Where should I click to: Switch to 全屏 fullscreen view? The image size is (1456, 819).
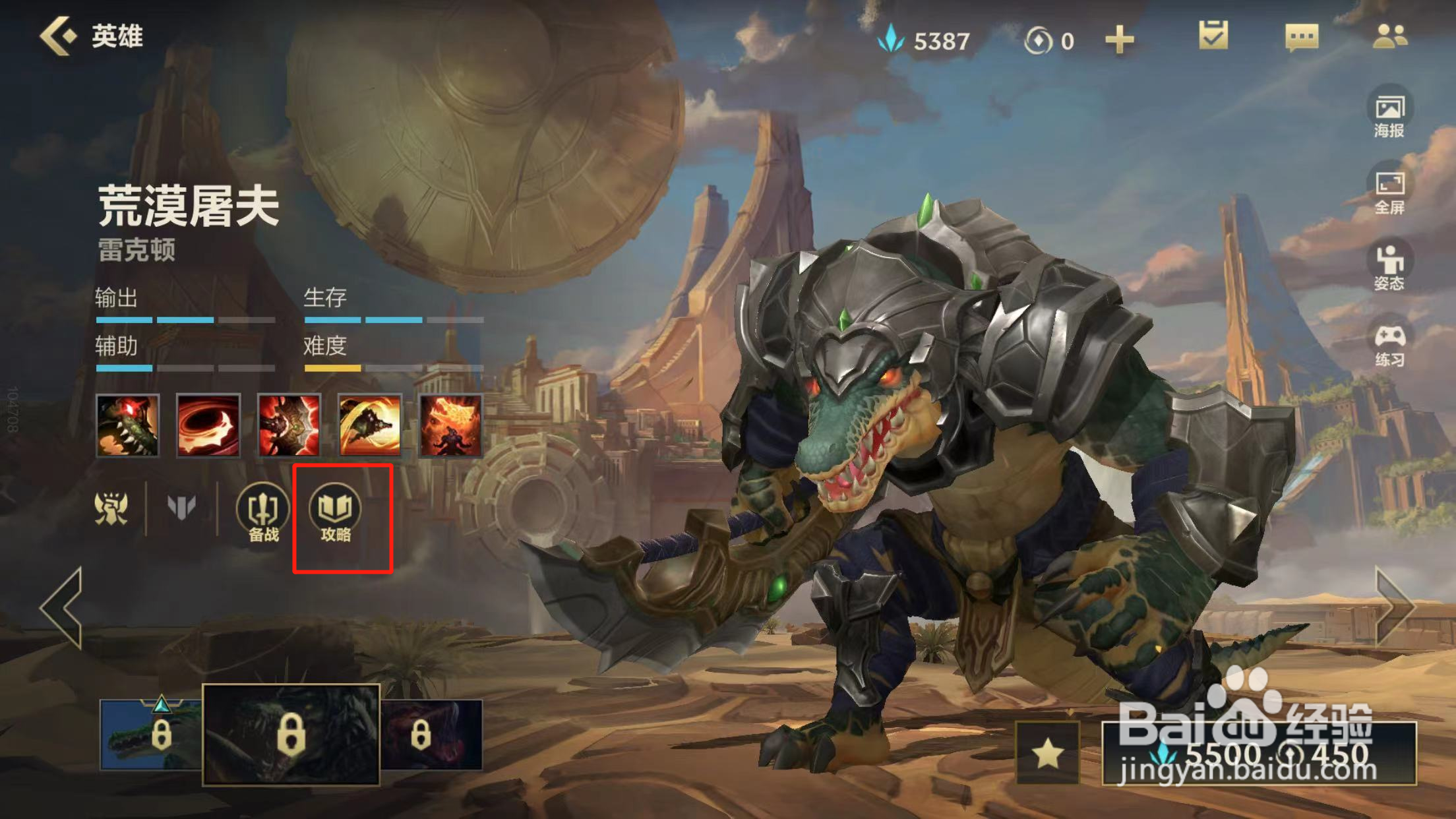click(1389, 192)
